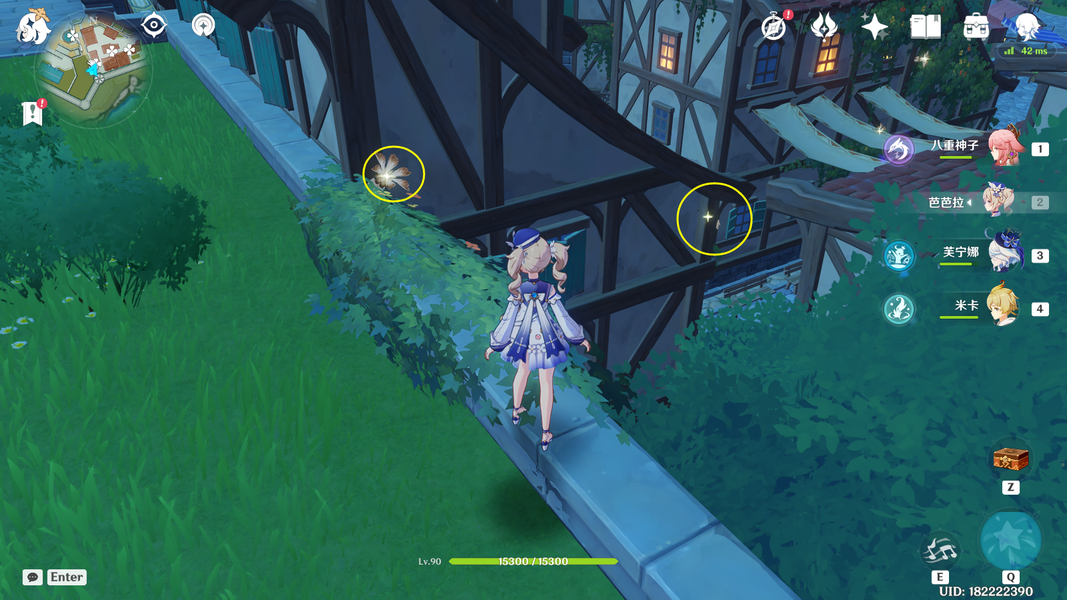Use the treasure chest gadget
Viewport: 1067px width, 600px height.
point(1010,460)
